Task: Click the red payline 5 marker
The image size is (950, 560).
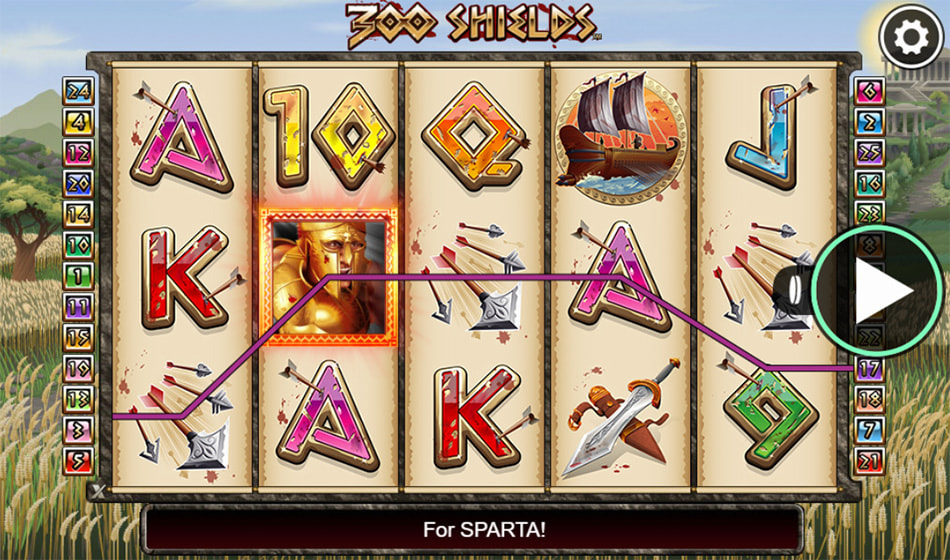Action: (78, 461)
